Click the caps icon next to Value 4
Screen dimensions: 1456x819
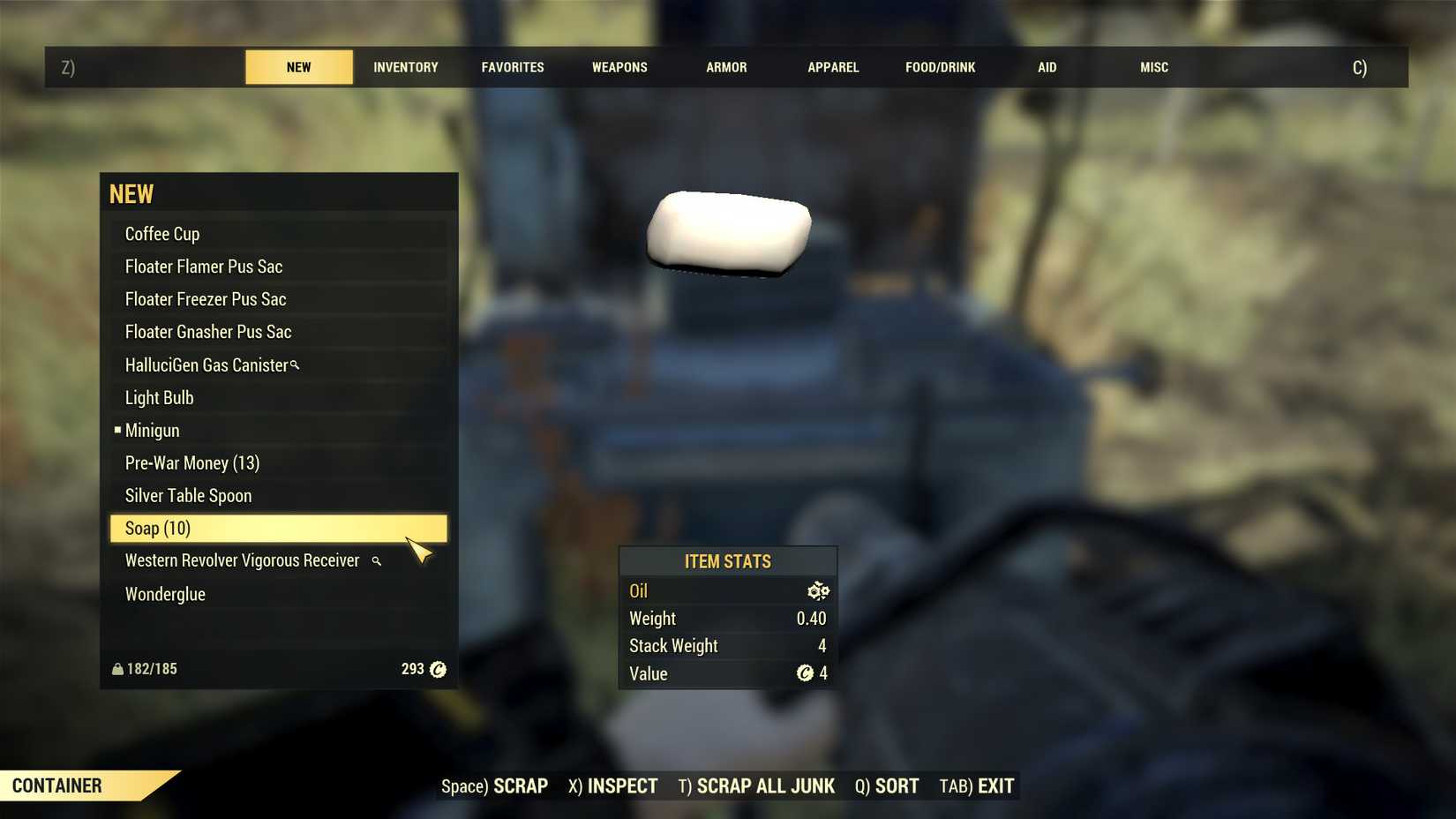point(805,673)
